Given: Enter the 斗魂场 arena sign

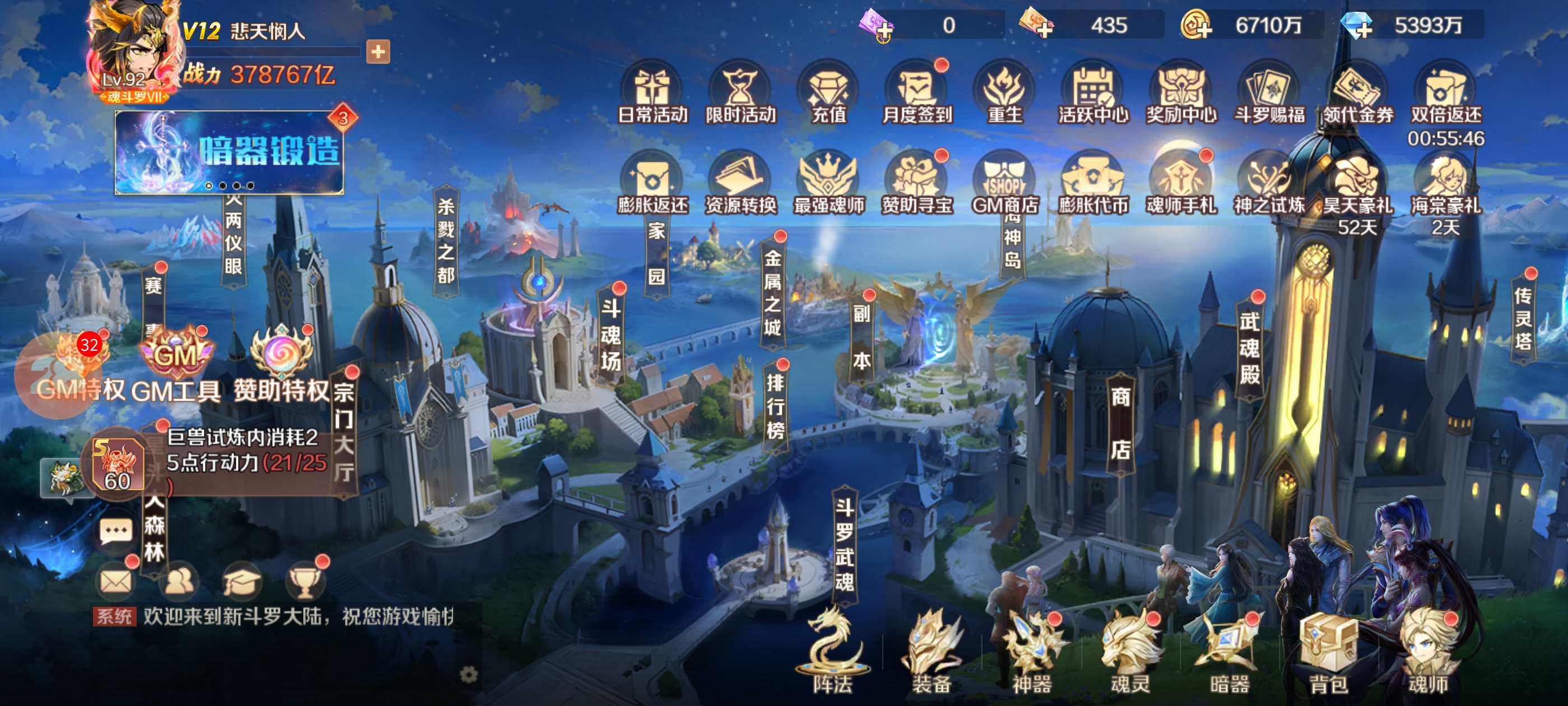Looking at the screenshot, I should (610, 335).
